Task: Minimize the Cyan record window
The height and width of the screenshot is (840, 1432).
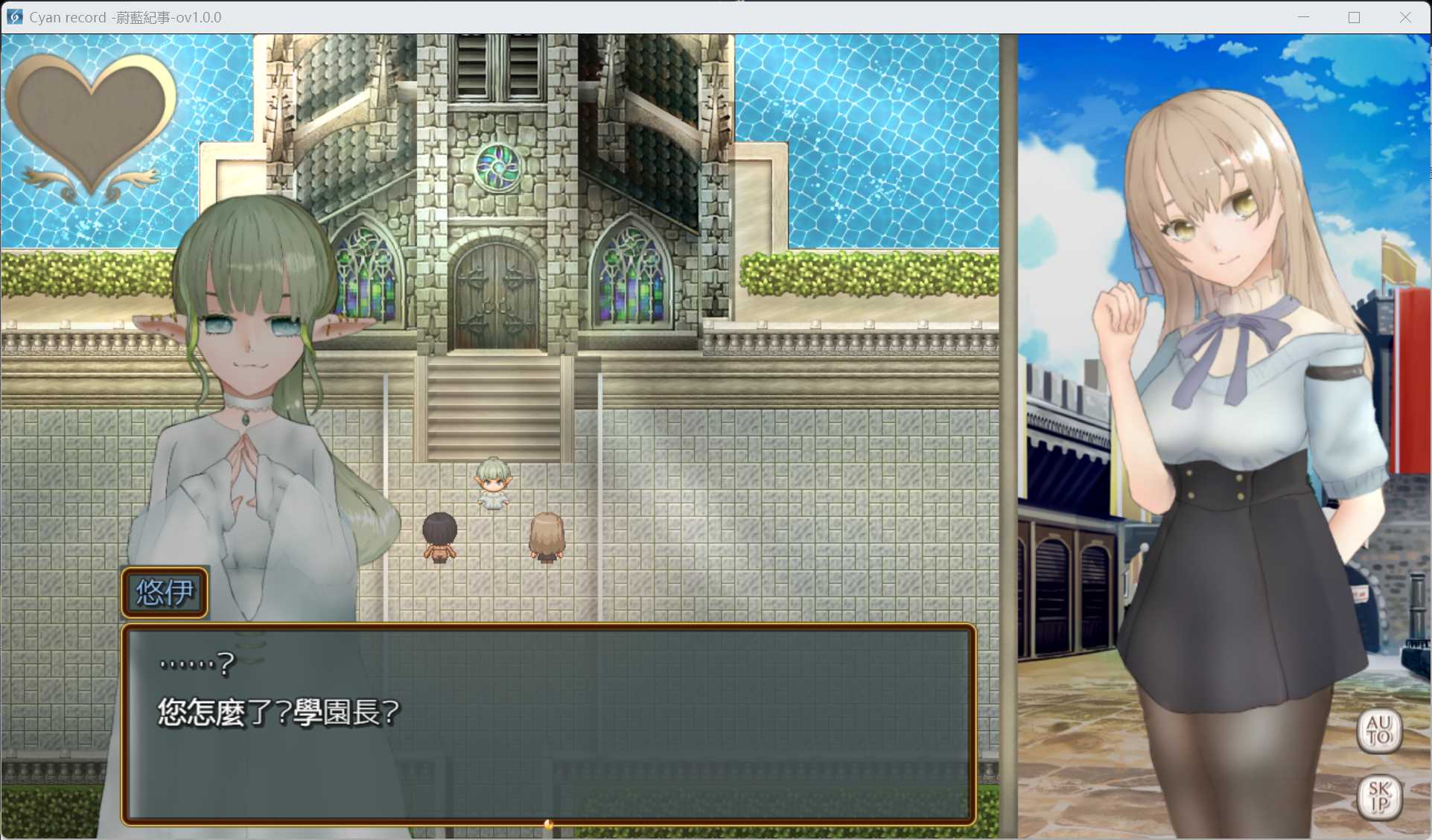Action: [x=1303, y=17]
